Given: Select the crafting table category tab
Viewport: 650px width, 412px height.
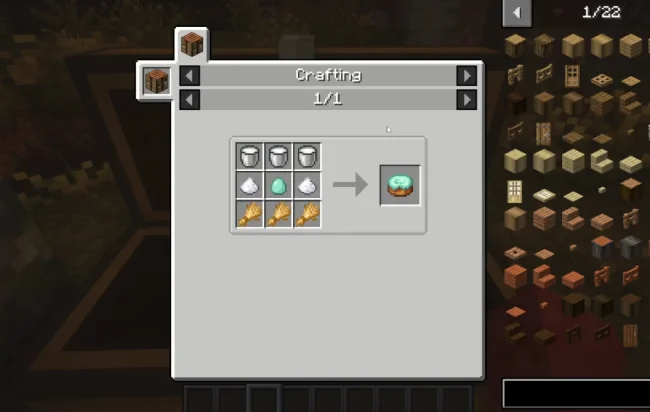Looking at the screenshot, I should pyautogui.click(x=192, y=45).
